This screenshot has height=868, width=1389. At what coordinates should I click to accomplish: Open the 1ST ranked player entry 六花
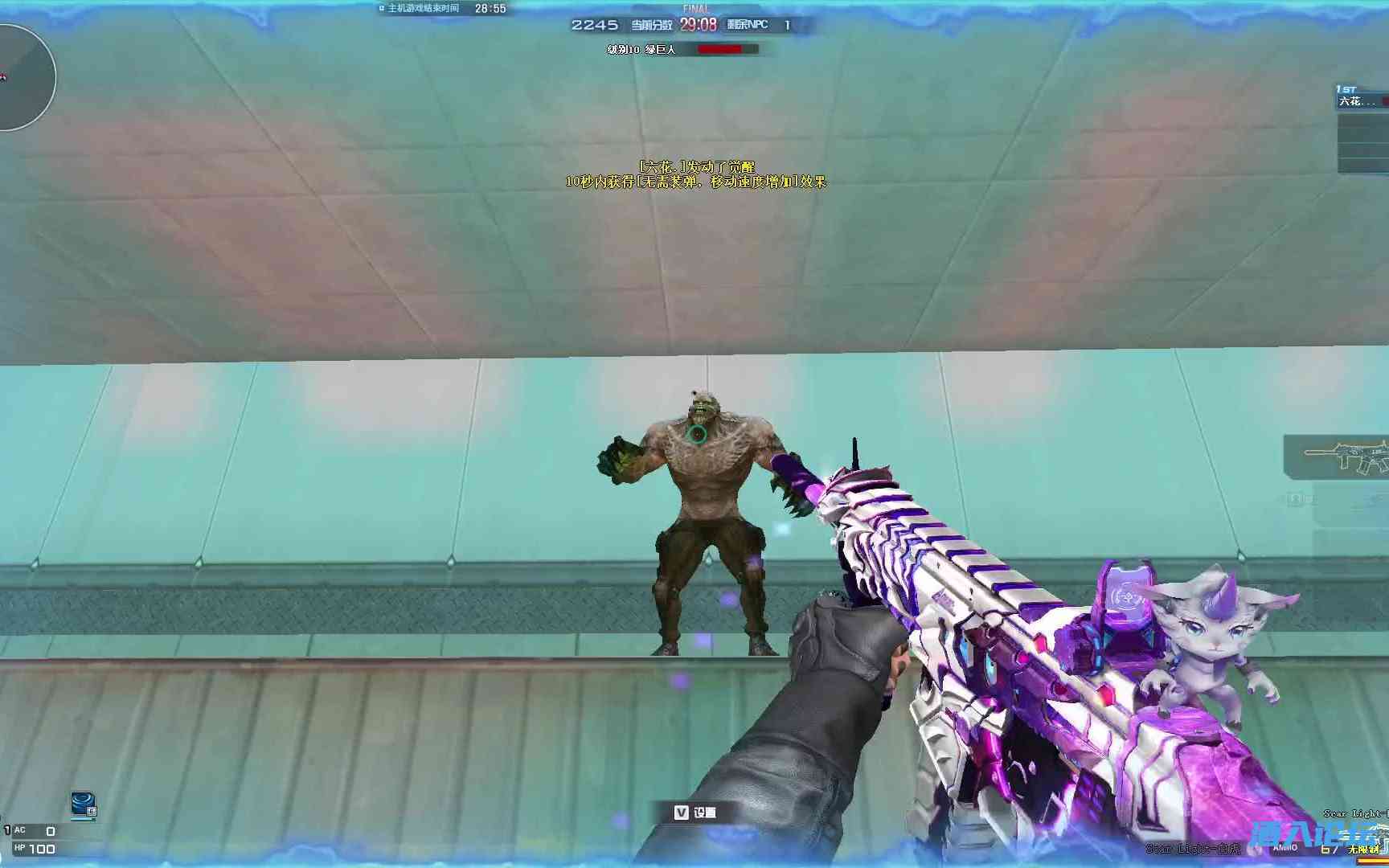coord(1358,100)
